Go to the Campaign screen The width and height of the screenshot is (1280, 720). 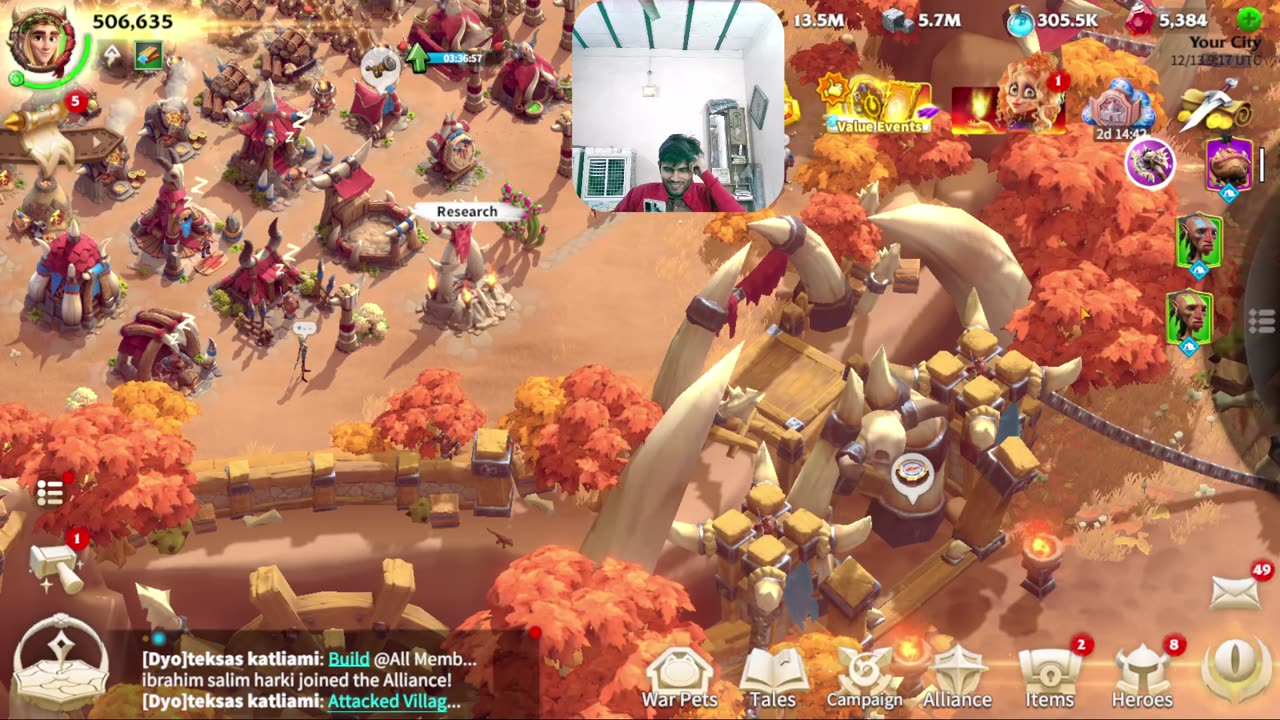pos(864,675)
